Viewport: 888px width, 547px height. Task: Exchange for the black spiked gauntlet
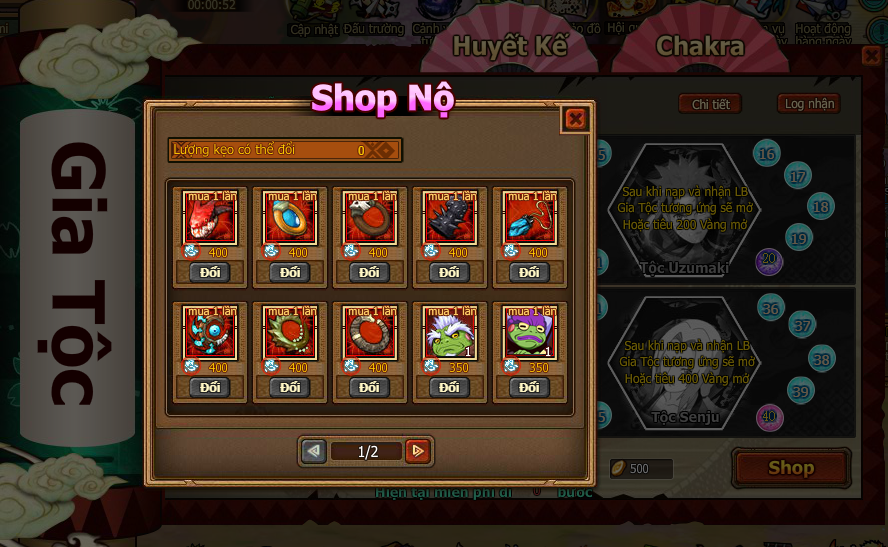[x=450, y=272]
